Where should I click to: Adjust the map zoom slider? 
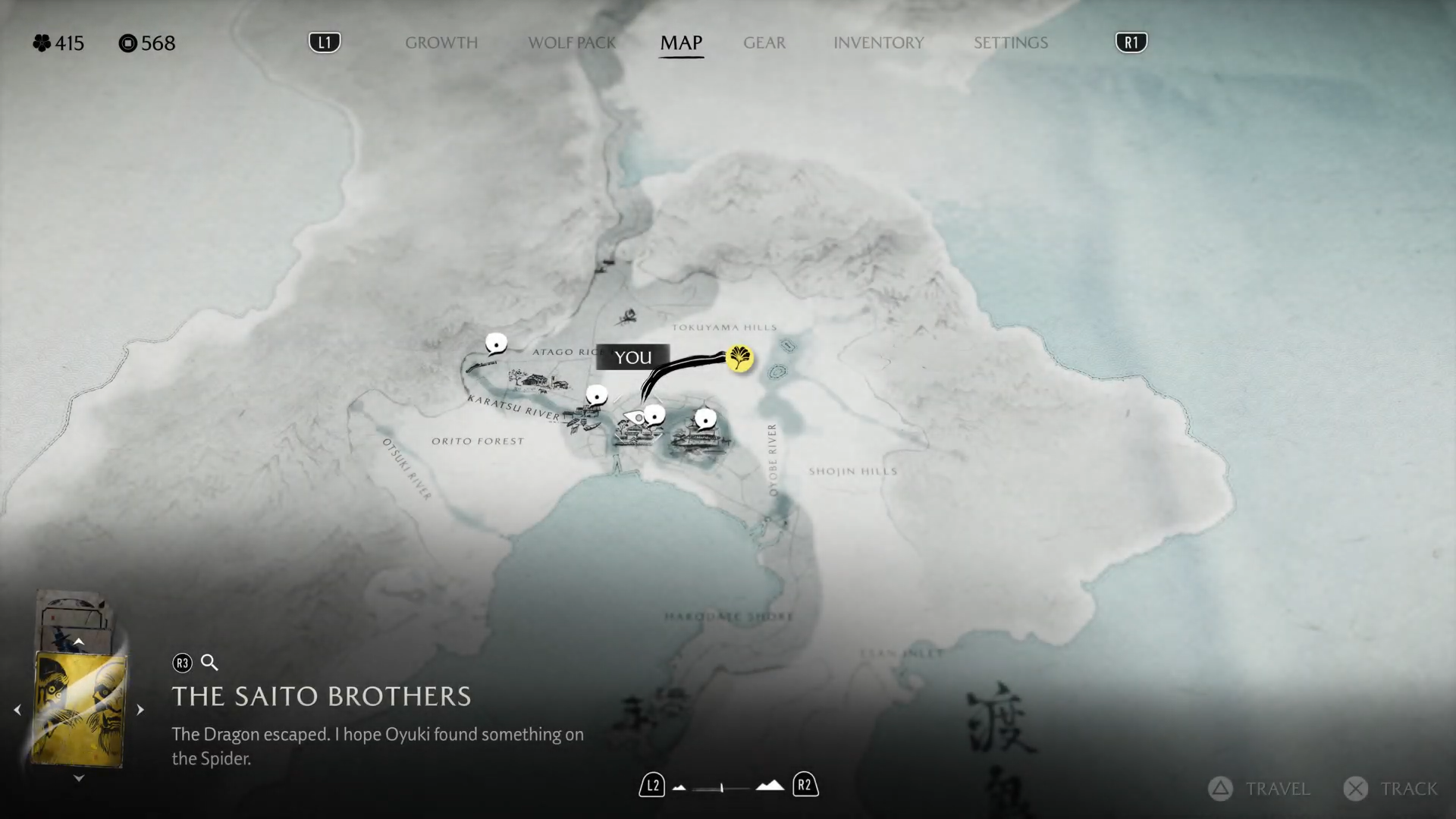pyautogui.click(x=721, y=788)
